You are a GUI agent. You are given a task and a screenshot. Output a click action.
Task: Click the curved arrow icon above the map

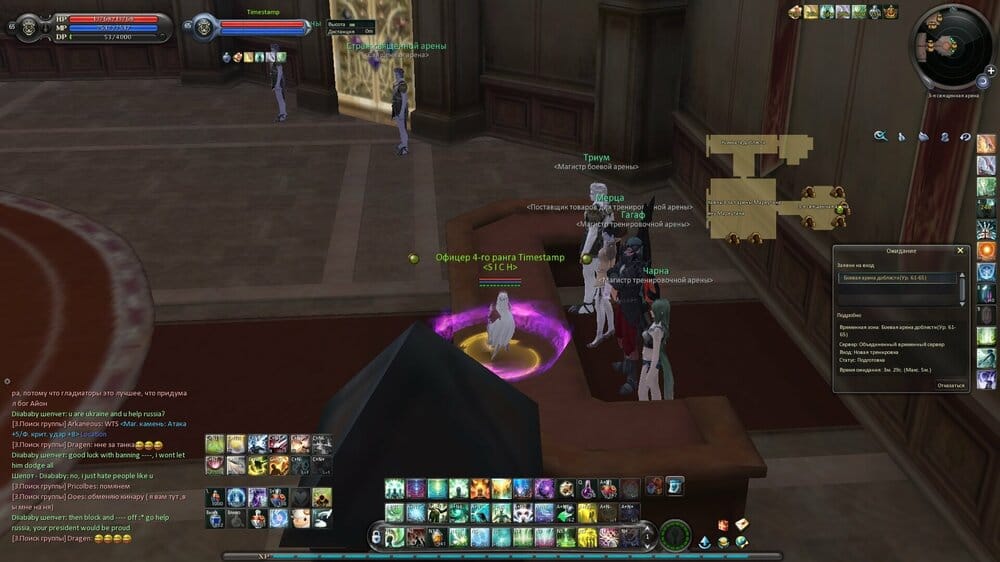pyautogui.click(x=965, y=136)
